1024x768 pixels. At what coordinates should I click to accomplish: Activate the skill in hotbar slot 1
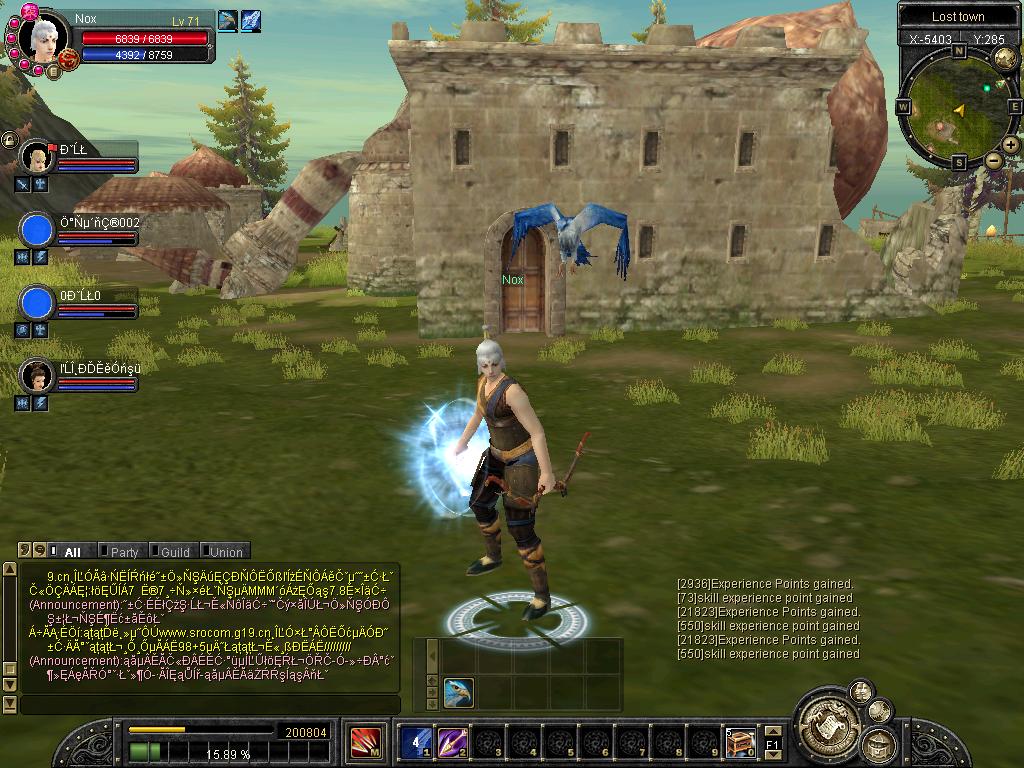[415, 741]
